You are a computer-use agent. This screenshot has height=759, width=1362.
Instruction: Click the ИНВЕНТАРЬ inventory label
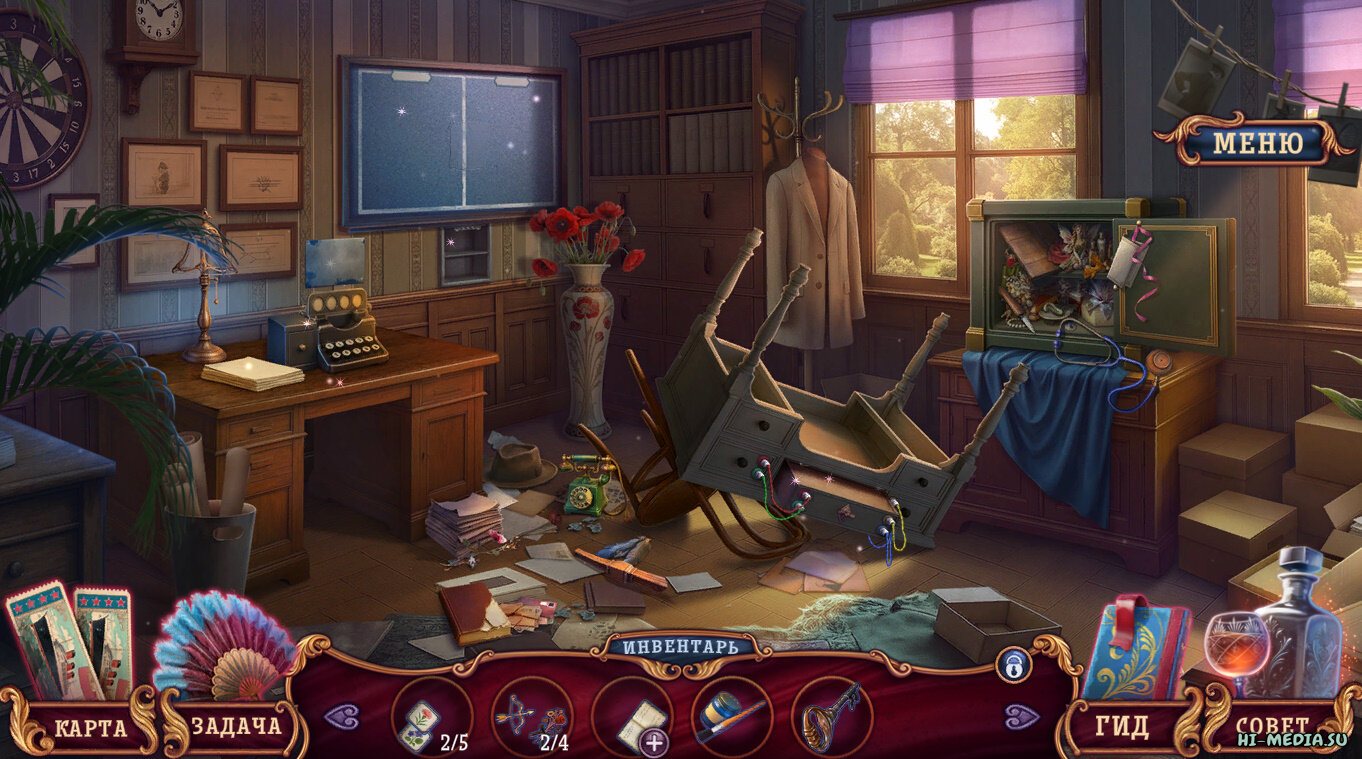tap(681, 645)
